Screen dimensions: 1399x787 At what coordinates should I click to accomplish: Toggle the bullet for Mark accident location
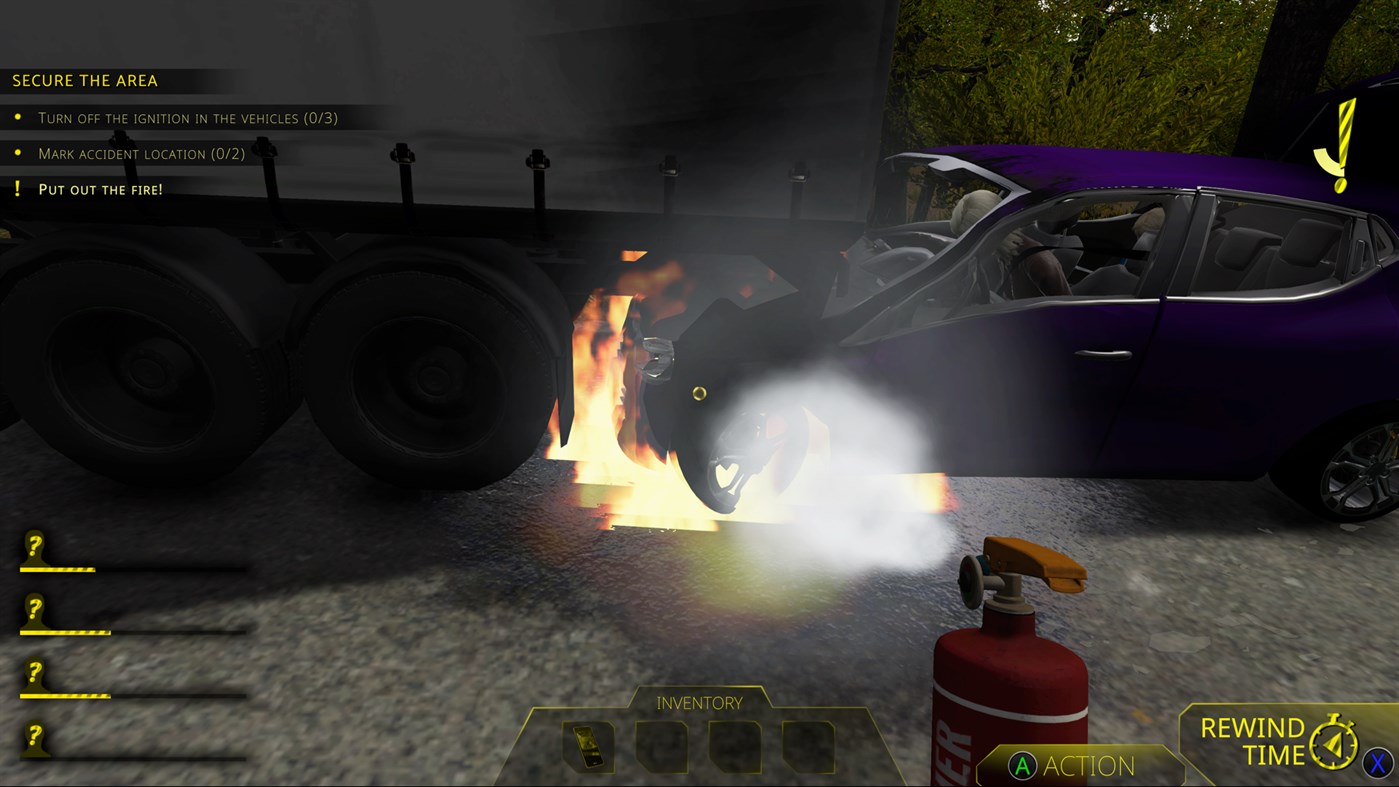click(18, 153)
